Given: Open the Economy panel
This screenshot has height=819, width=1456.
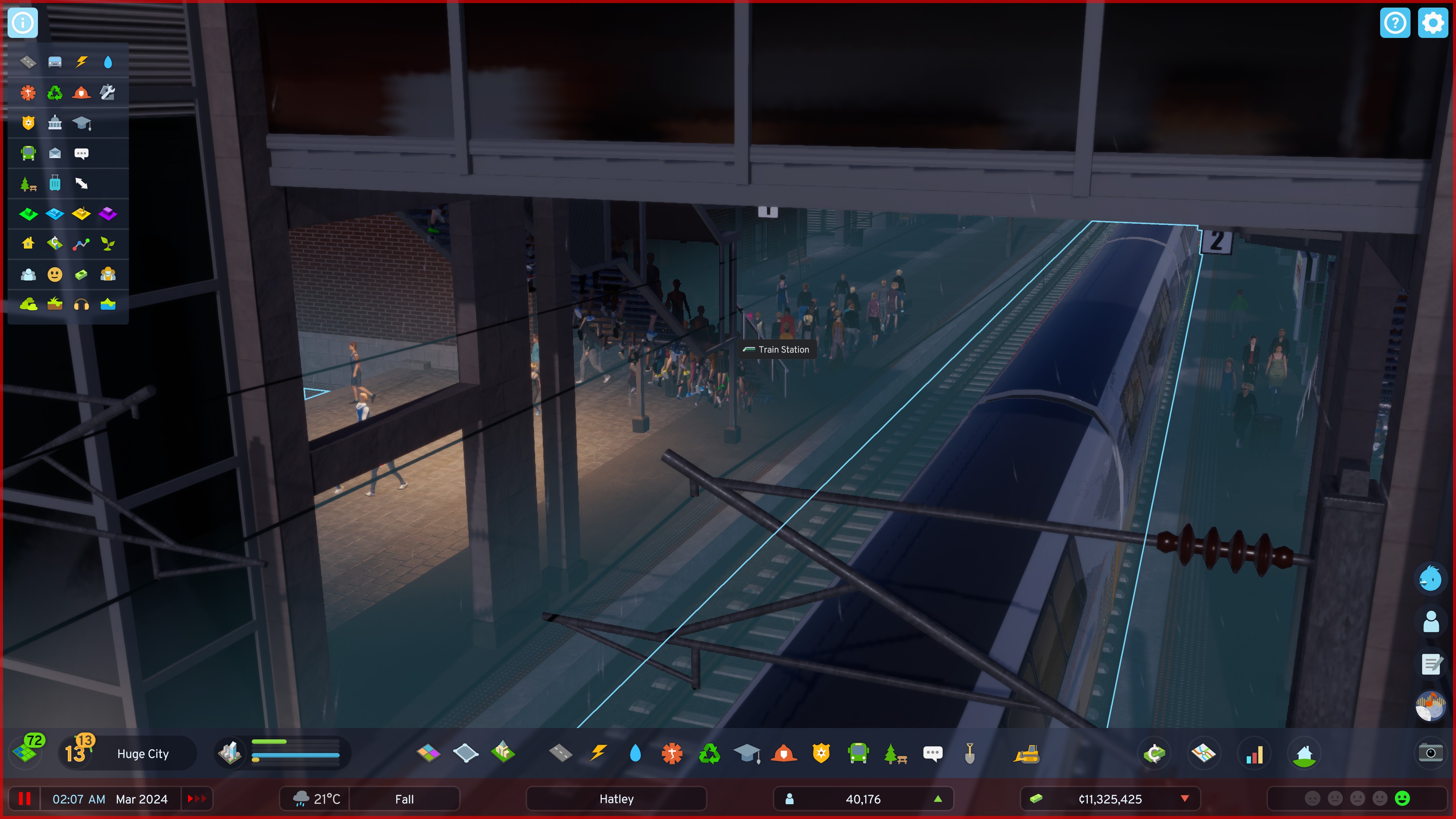Looking at the screenshot, I should (x=1155, y=753).
